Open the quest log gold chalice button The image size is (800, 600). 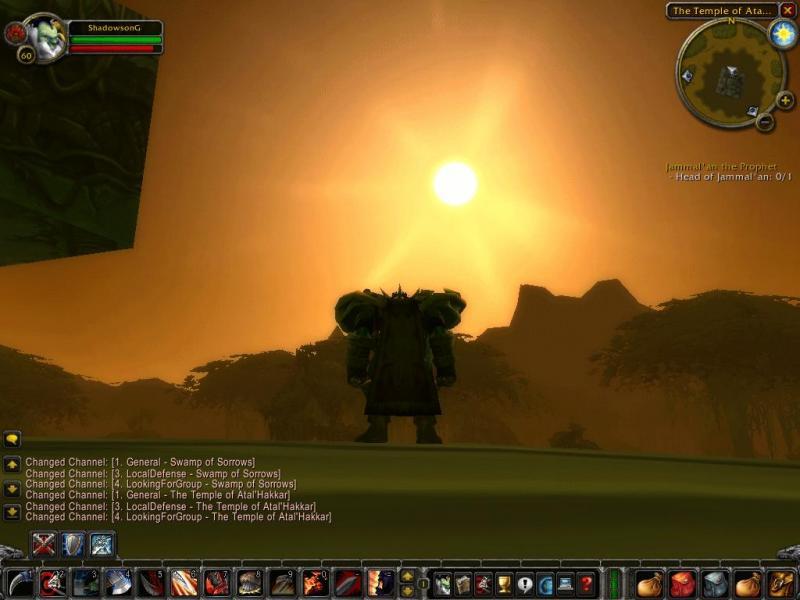[504, 583]
